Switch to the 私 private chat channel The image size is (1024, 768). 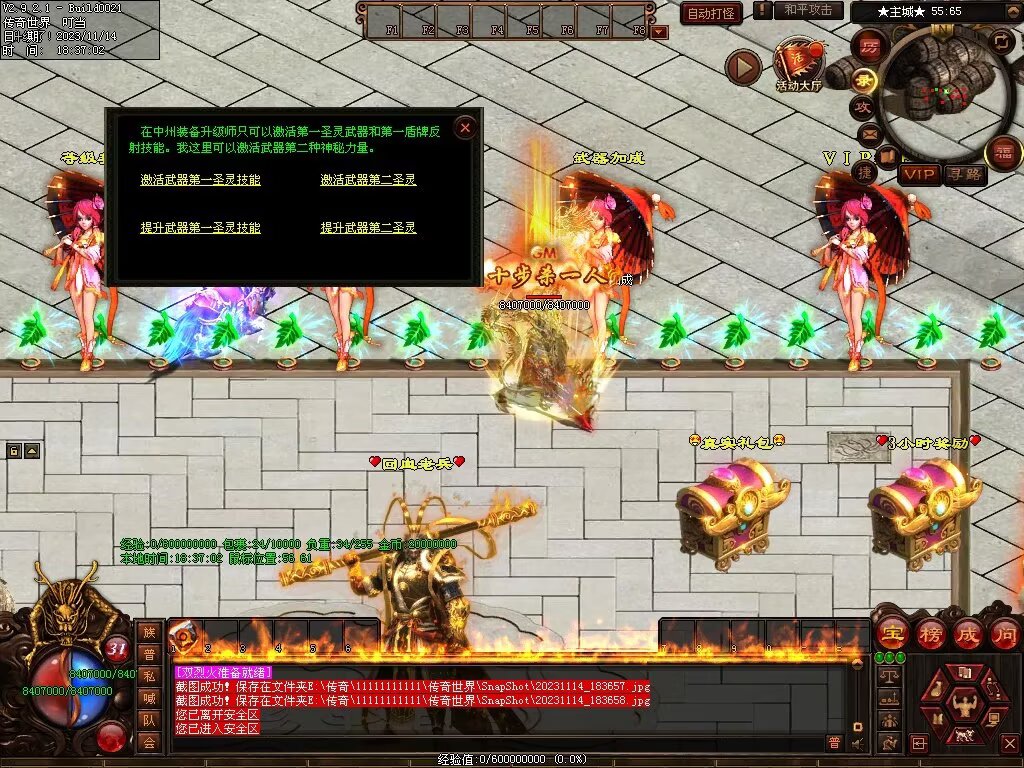tap(149, 676)
